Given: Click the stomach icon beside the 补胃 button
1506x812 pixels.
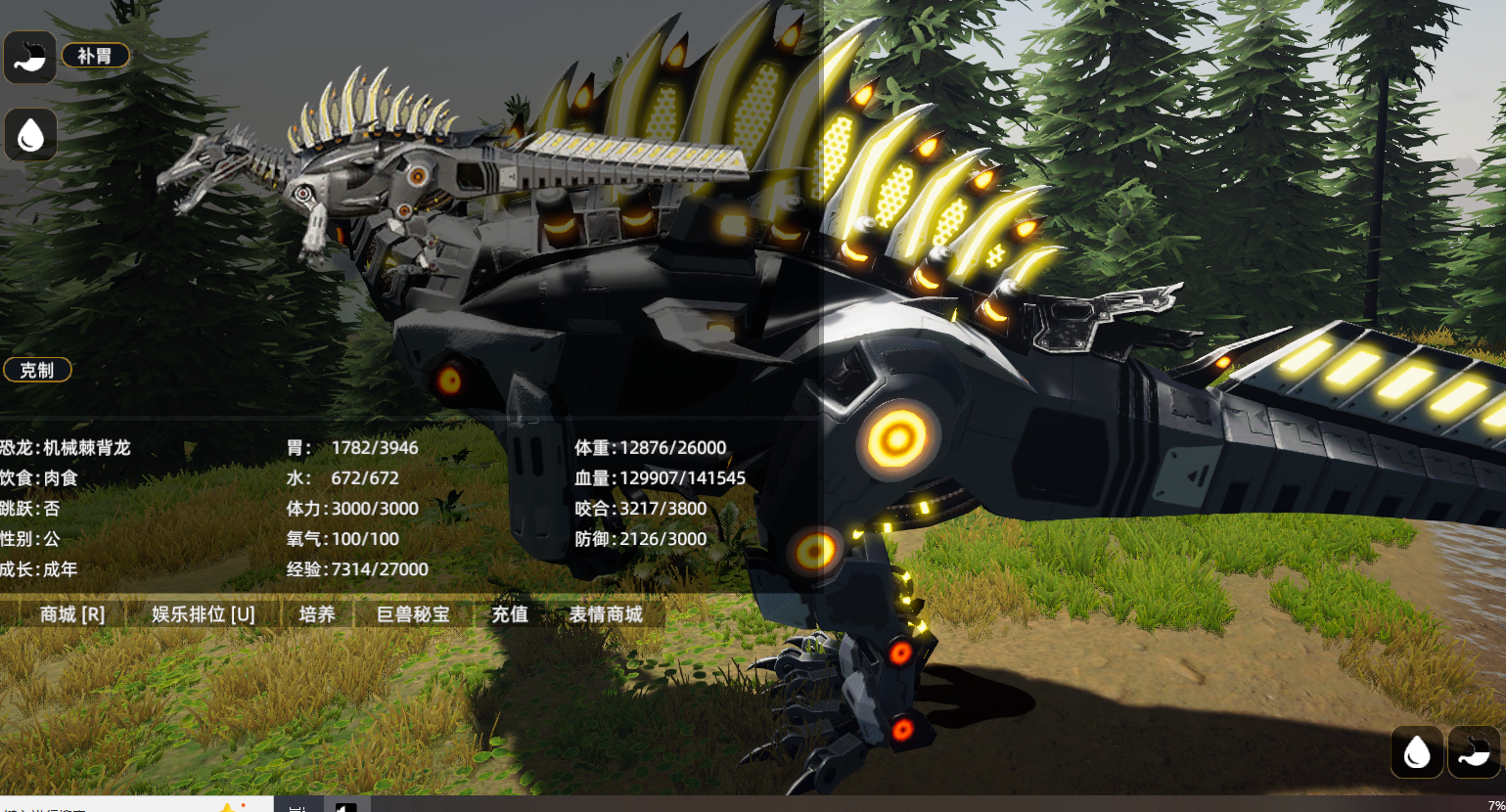Looking at the screenshot, I should 30,57.
